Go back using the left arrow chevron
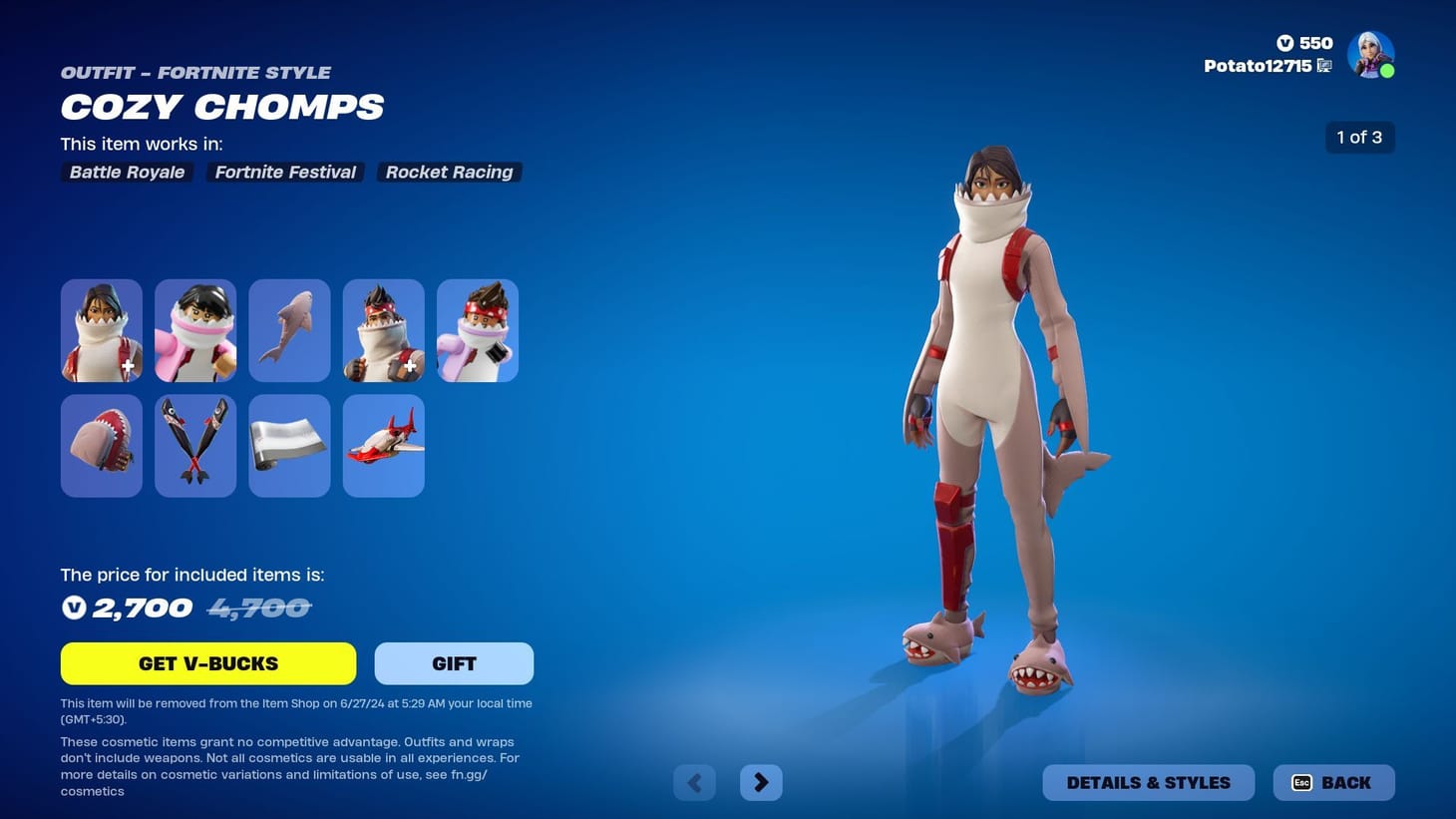The height and width of the screenshot is (819, 1456). pos(694,782)
